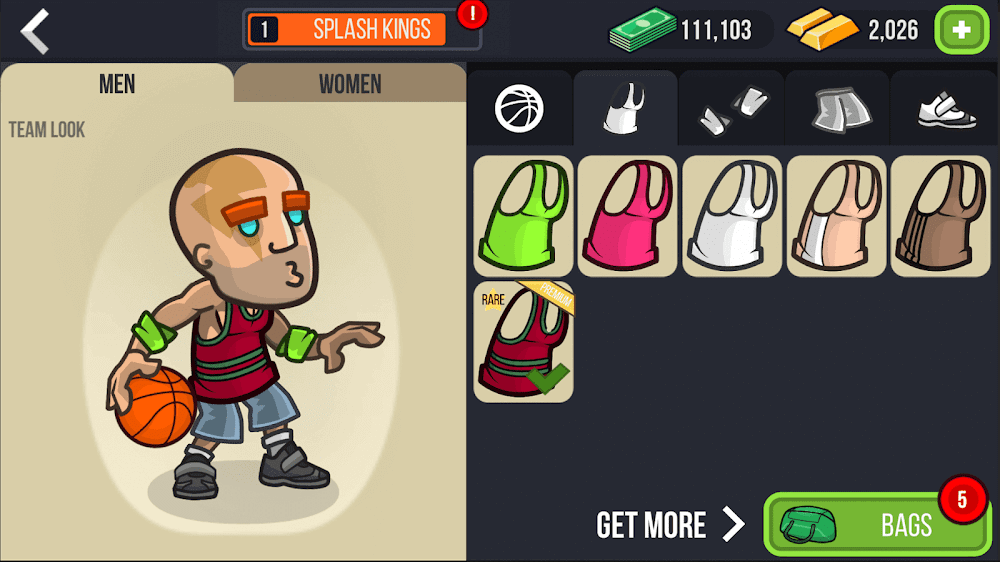Screen dimensions: 1000x562
Task: Select the rare premium red jersey
Action: (523, 342)
